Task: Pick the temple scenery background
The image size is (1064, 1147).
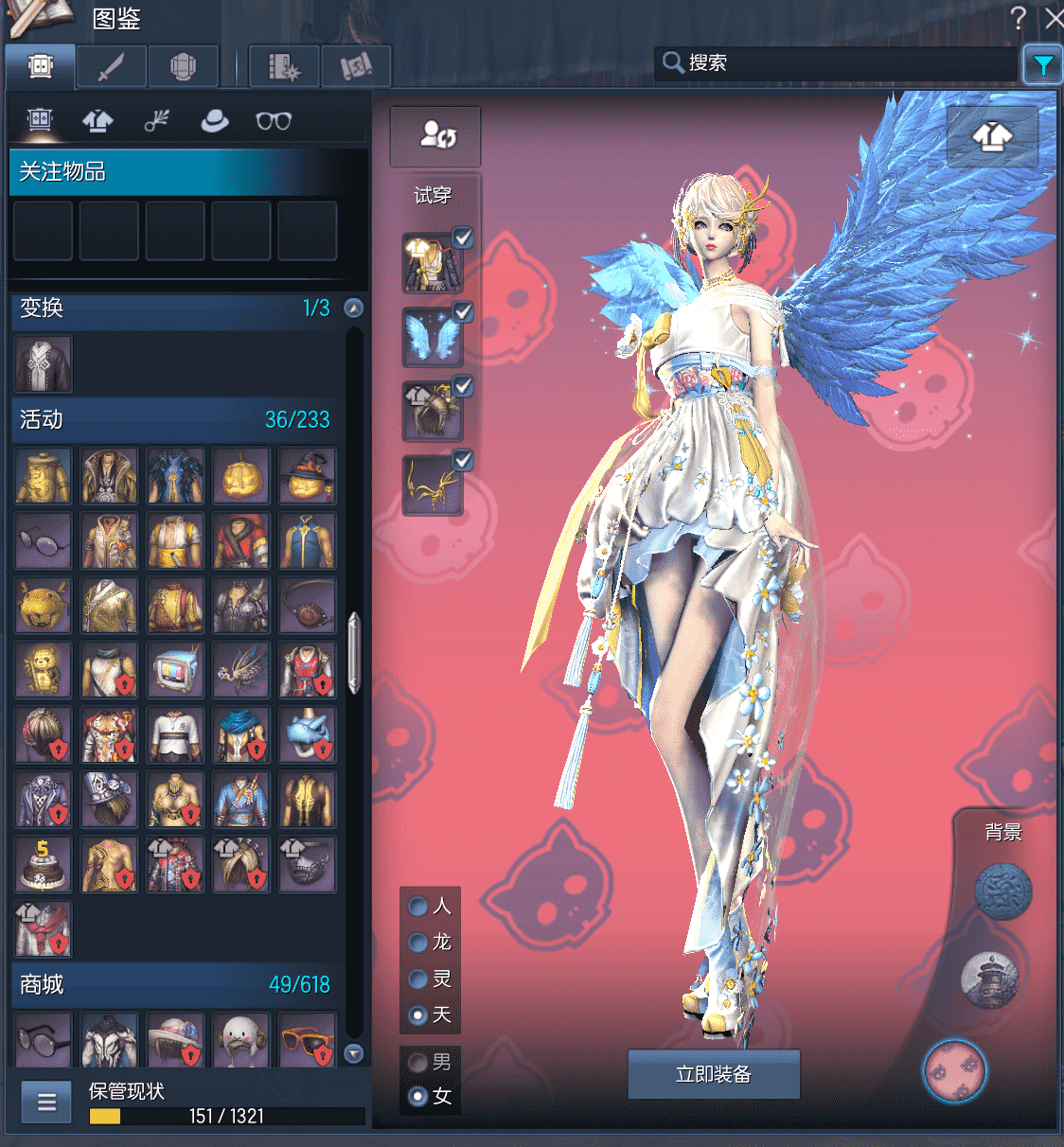Action: point(989,979)
